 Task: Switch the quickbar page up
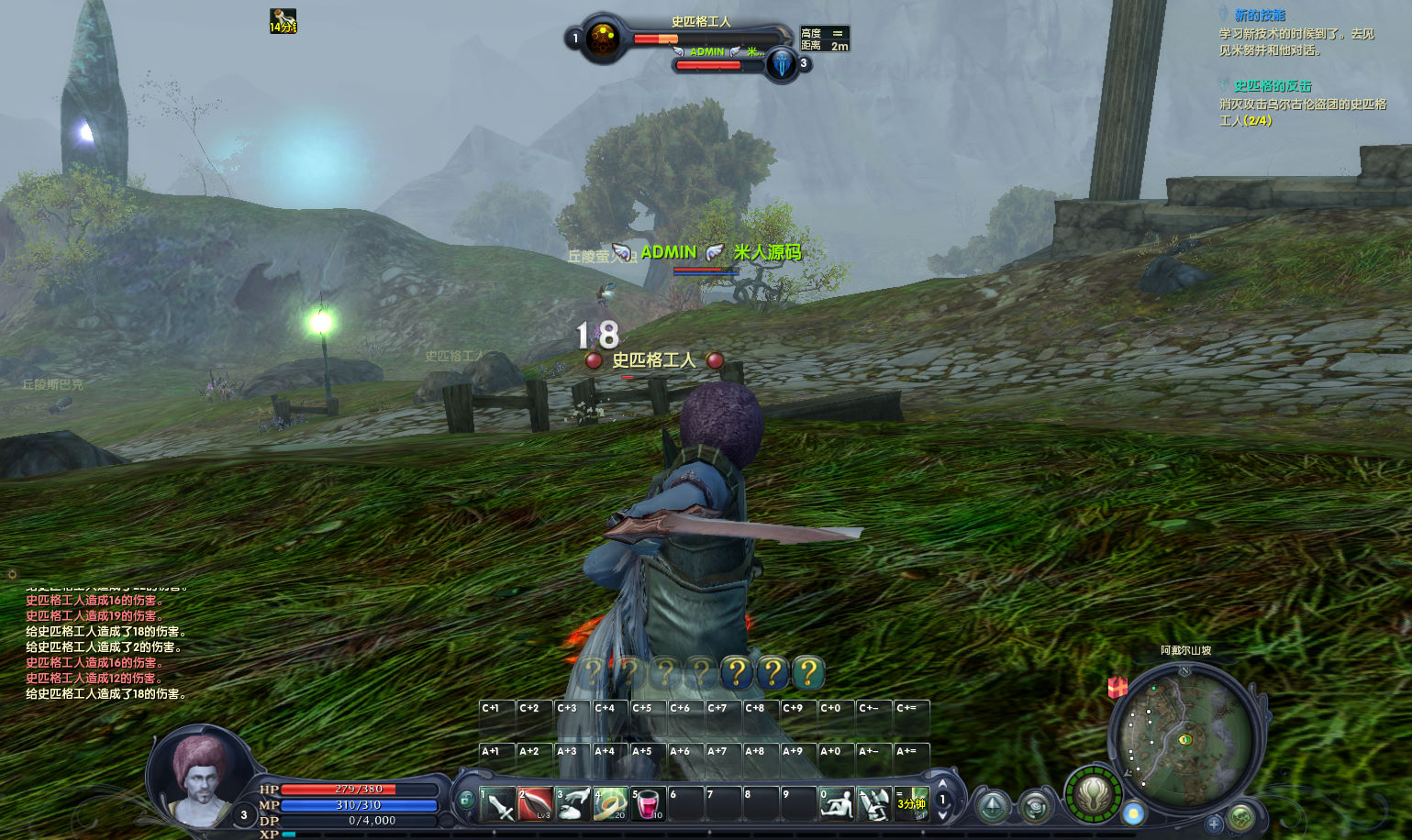(x=942, y=784)
